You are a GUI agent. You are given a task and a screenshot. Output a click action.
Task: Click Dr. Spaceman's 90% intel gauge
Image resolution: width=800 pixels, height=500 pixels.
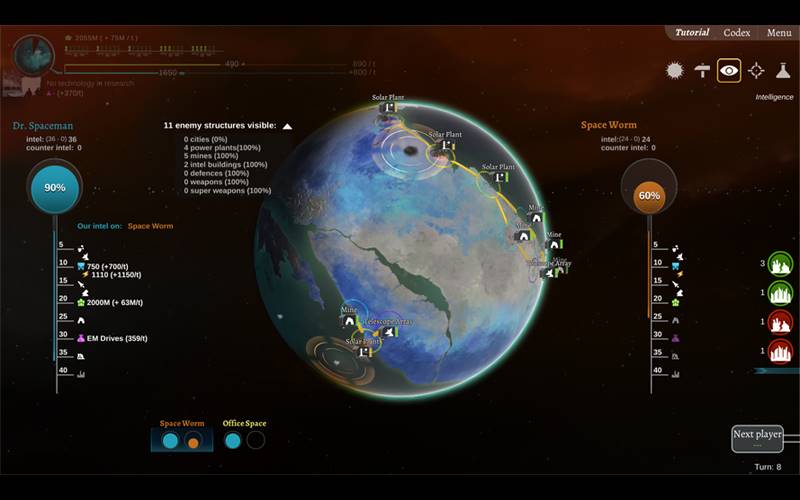[55, 188]
